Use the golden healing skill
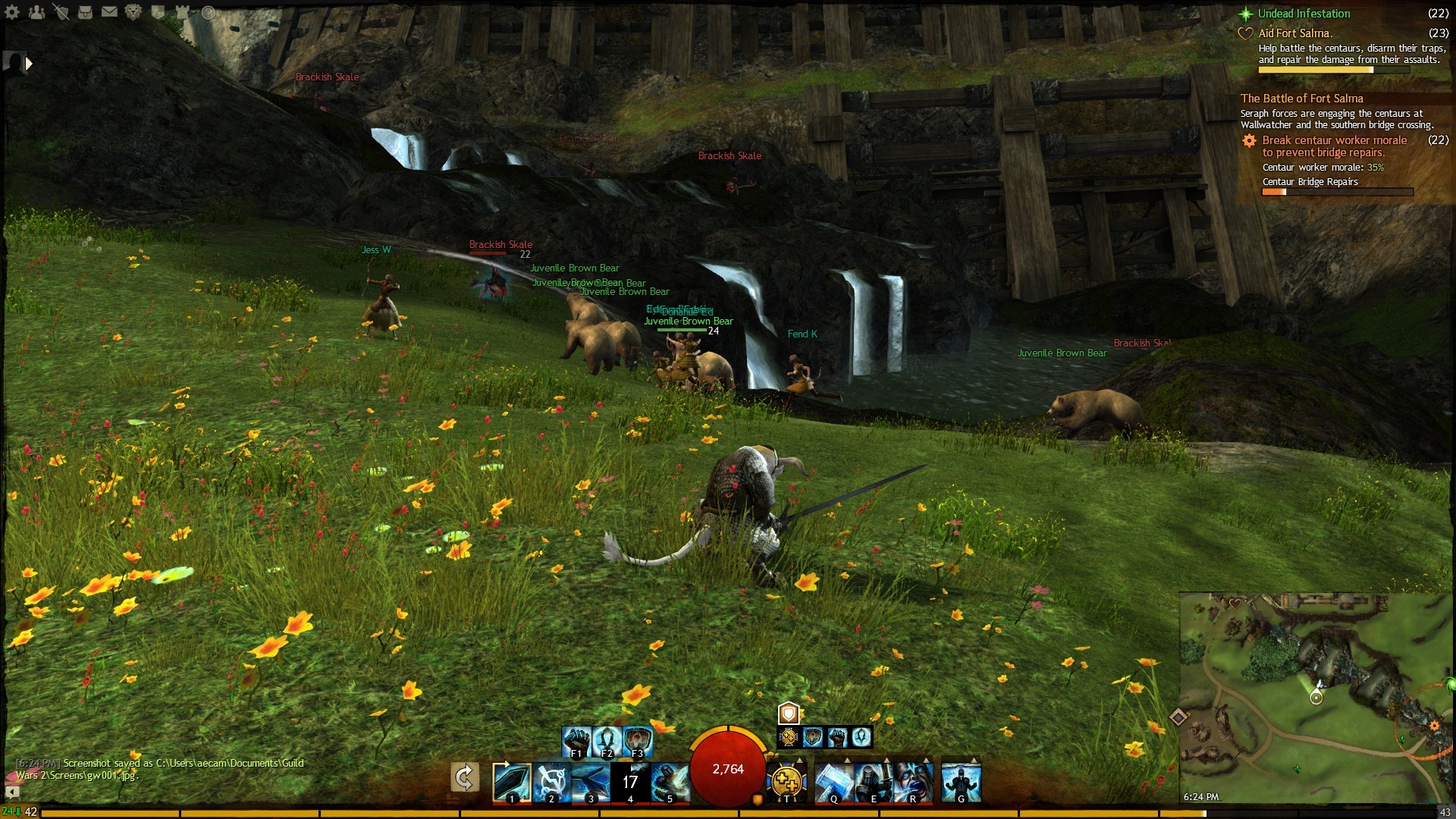The image size is (1456, 819). pyautogui.click(x=786, y=782)
